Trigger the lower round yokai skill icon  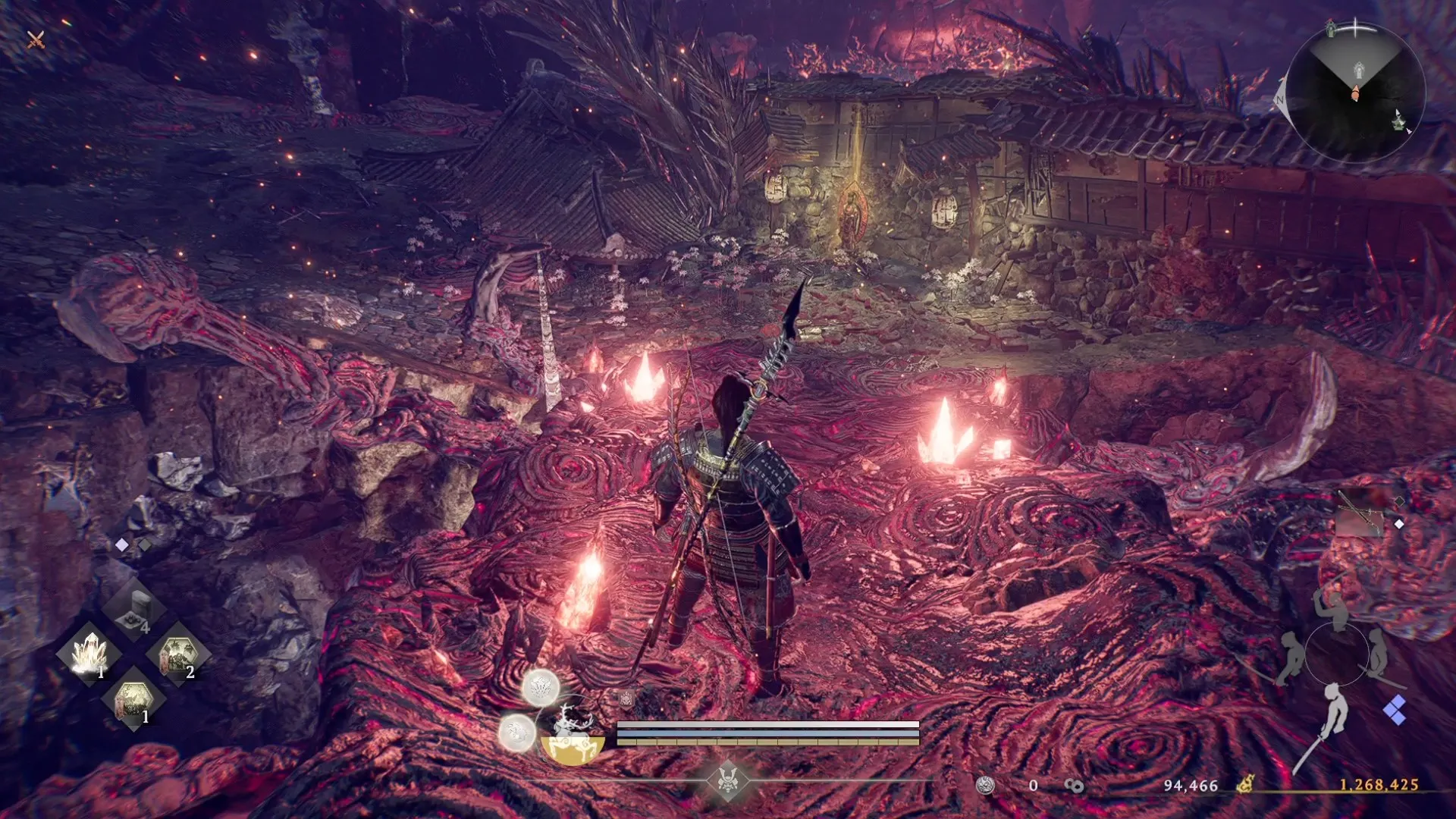pos(516,733)
